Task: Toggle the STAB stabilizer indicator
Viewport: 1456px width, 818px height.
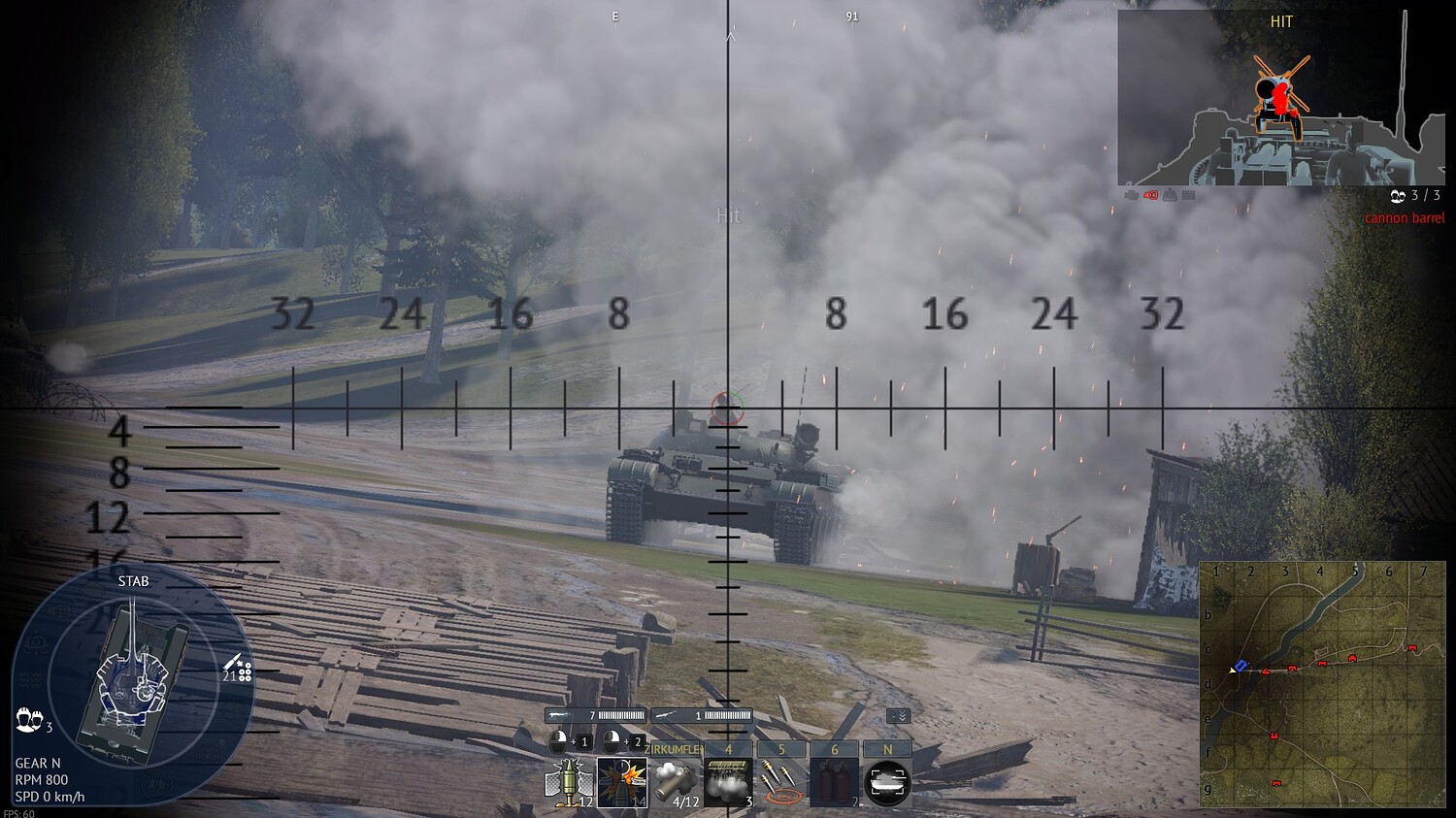Action: [x=134, y=581]
